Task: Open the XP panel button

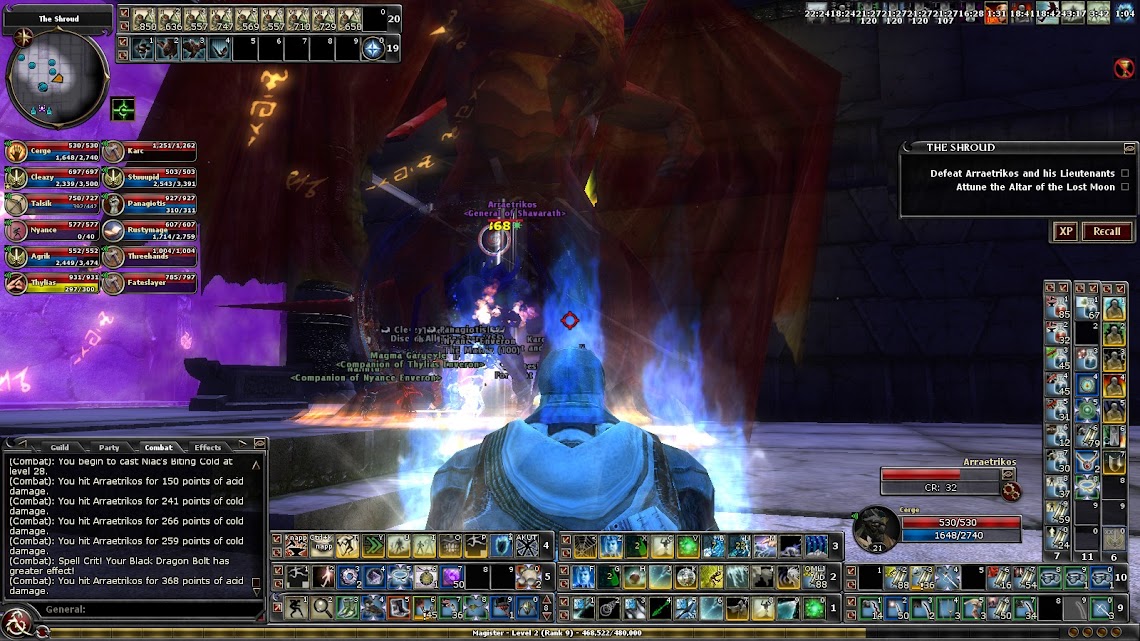Action: click(1065, 231)
